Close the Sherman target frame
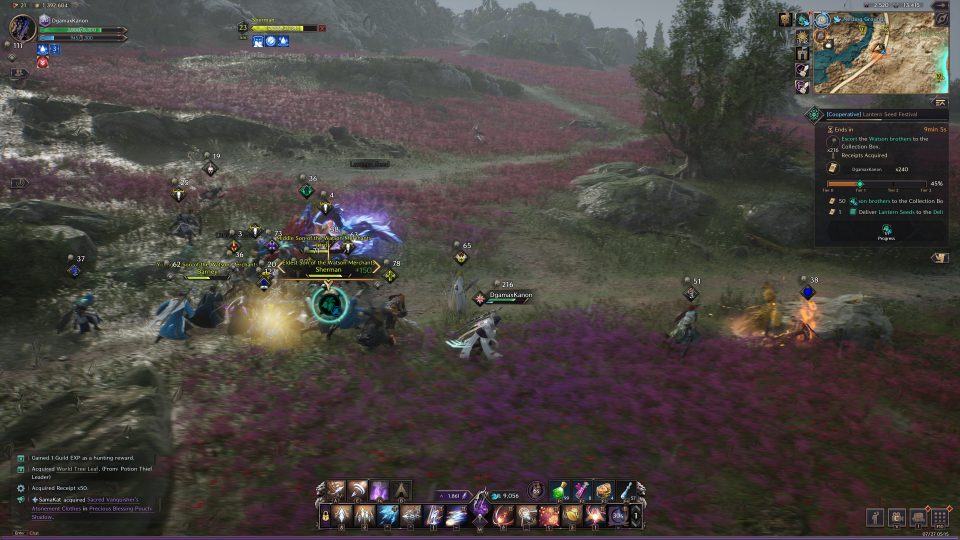The height and width of the screenshot is (540, 960). [x=322, y=28]
